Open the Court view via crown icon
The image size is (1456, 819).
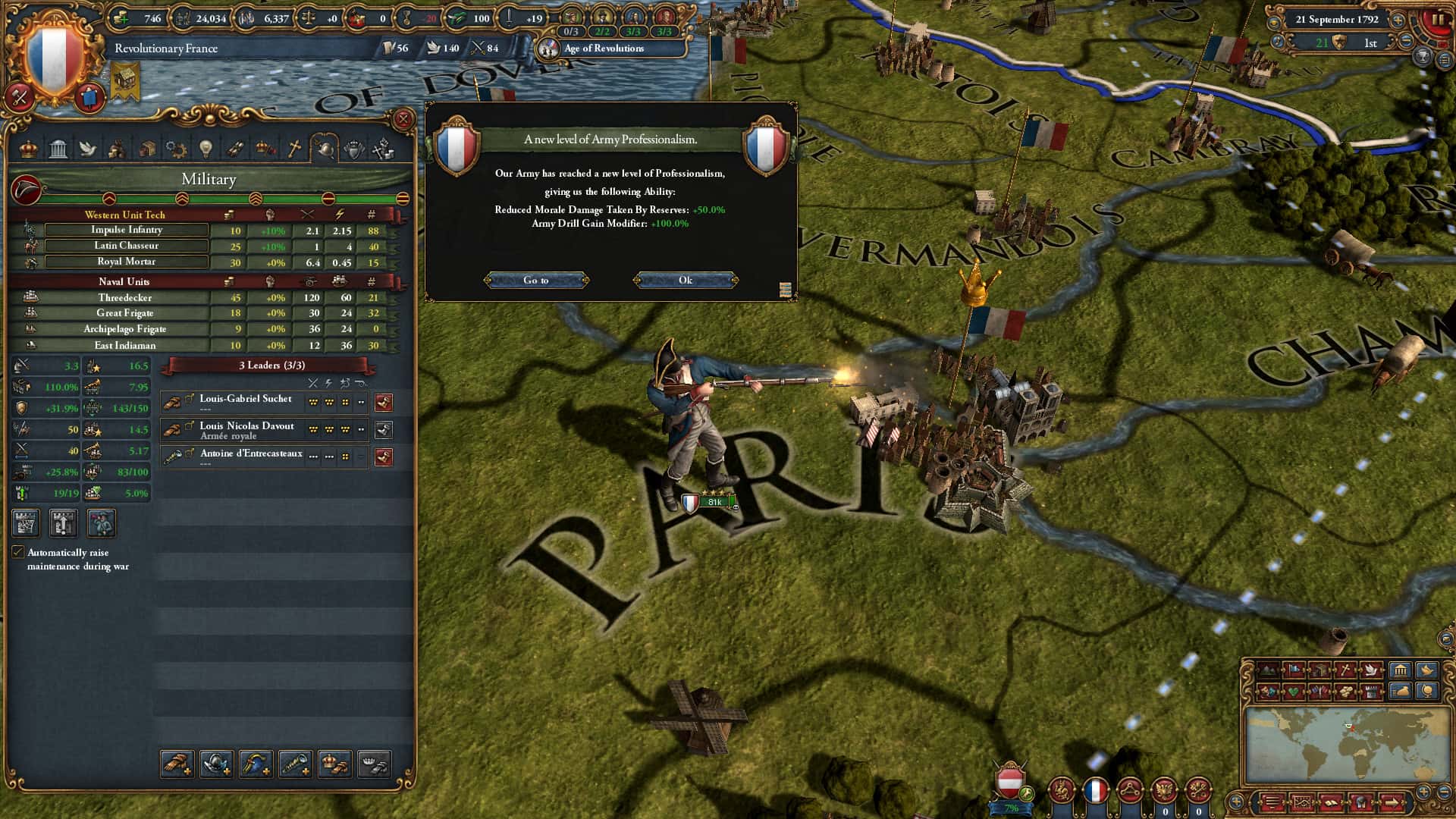click(27, 149)
